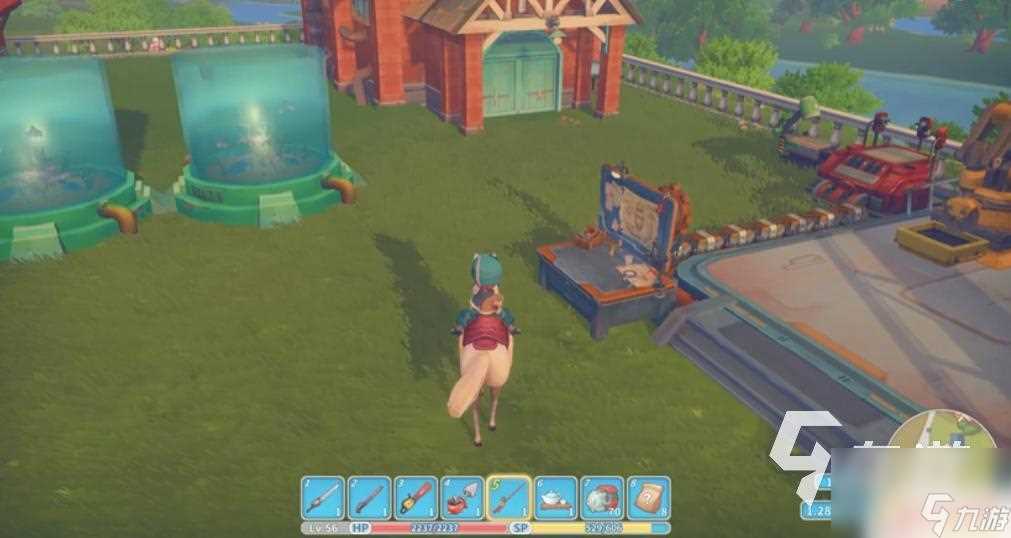Select the tea set hotbar slot
Viewport: 1011px width, 538px height.
555,498
